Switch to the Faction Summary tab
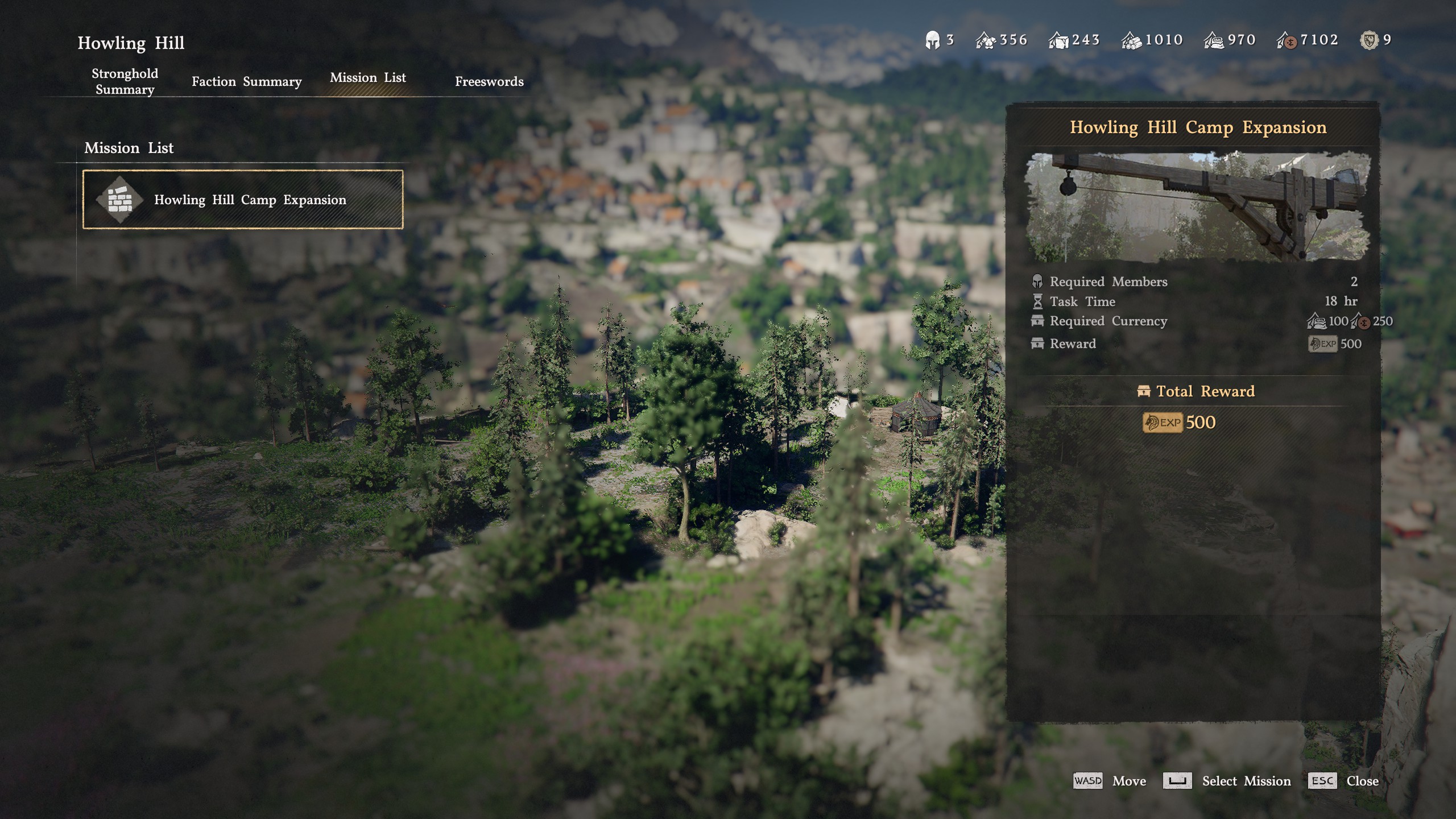The width and height of the screenshot is (1456, 819). (x=246, y=81)
